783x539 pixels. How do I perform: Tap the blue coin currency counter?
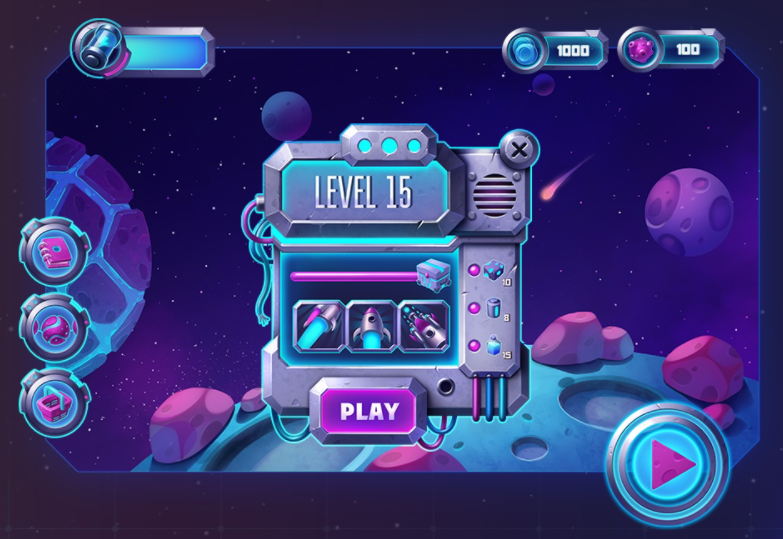click(x=555, y=49)
